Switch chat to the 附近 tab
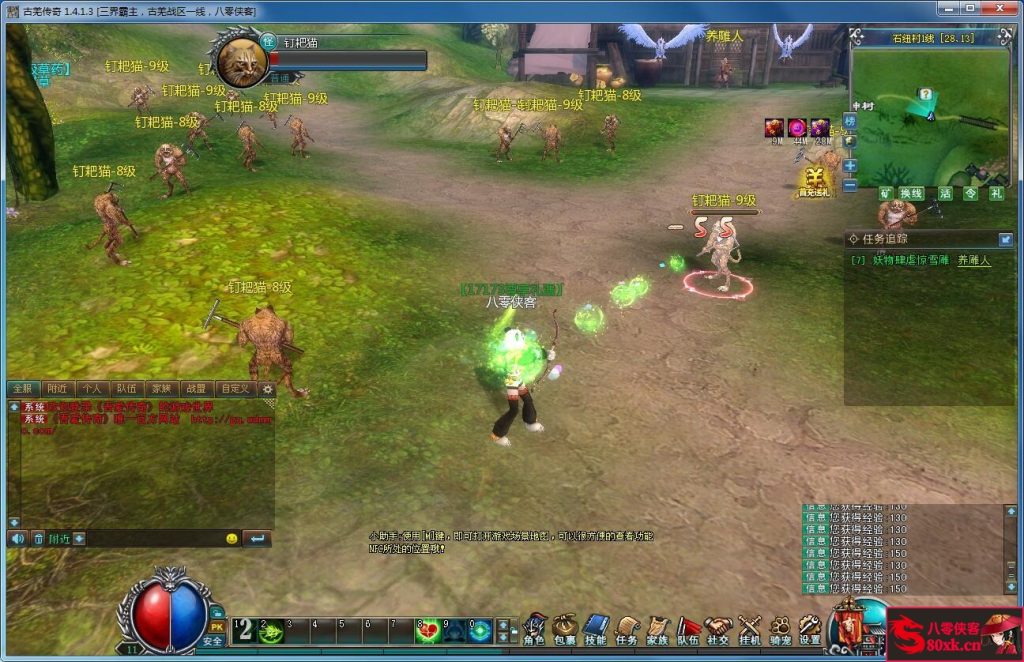This screenshot has width=1024, height=662. tap(57, 388)
